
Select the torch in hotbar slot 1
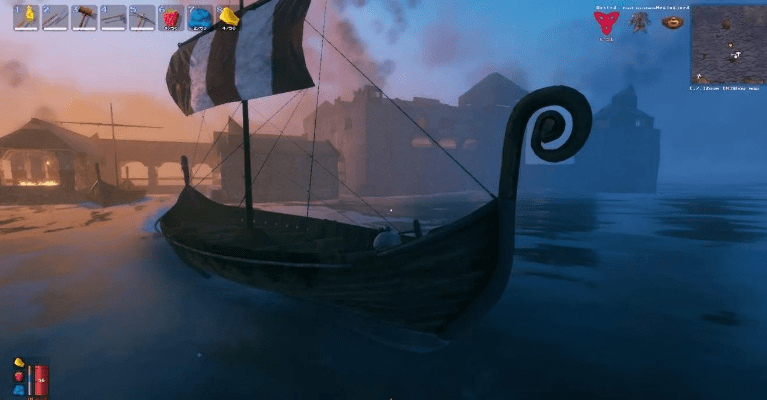point(26,17)
